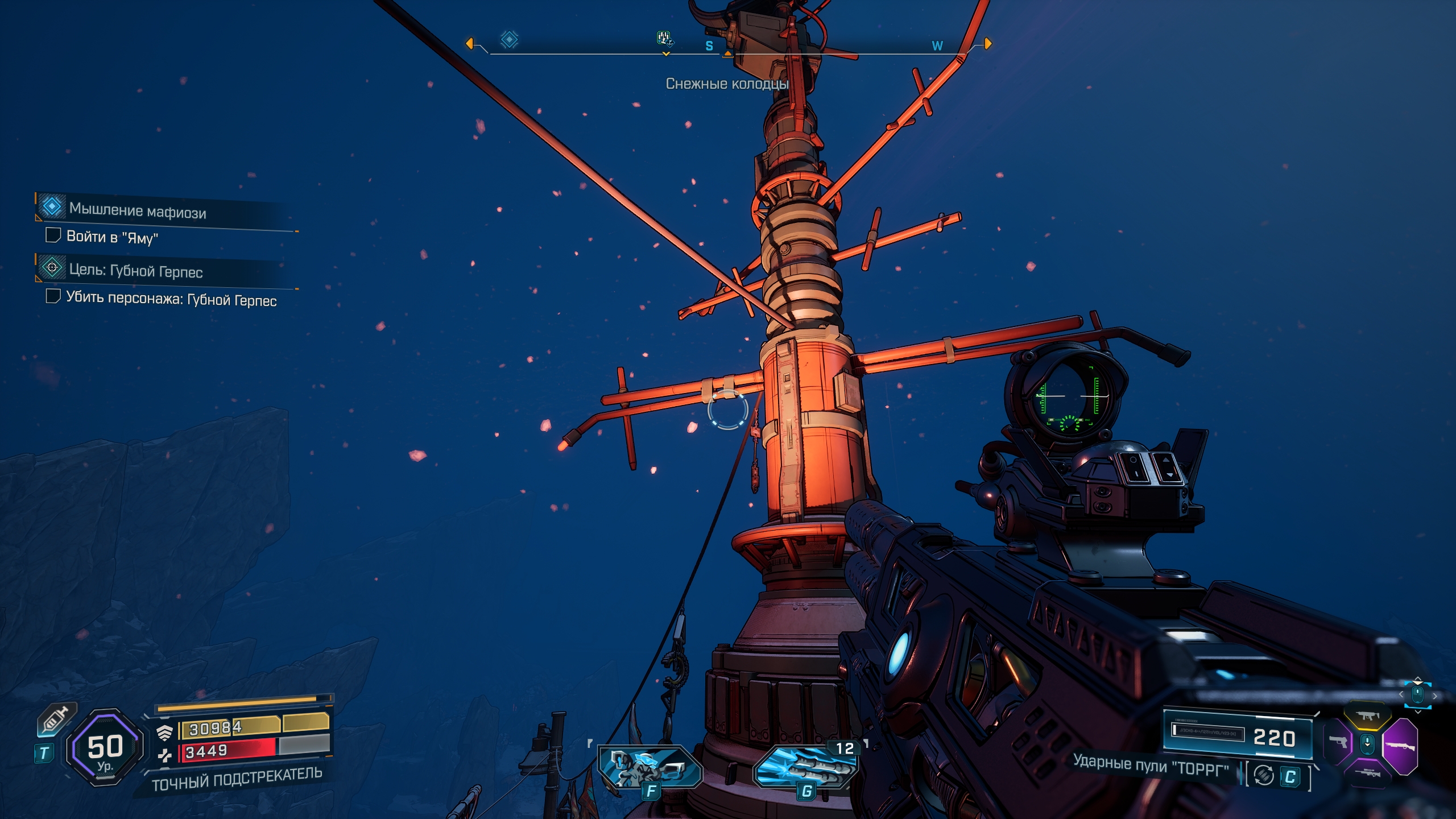1456x819 pixels.
Task: Click the hand-shaped marker on the compass
Action: click(x=664, y=38)
